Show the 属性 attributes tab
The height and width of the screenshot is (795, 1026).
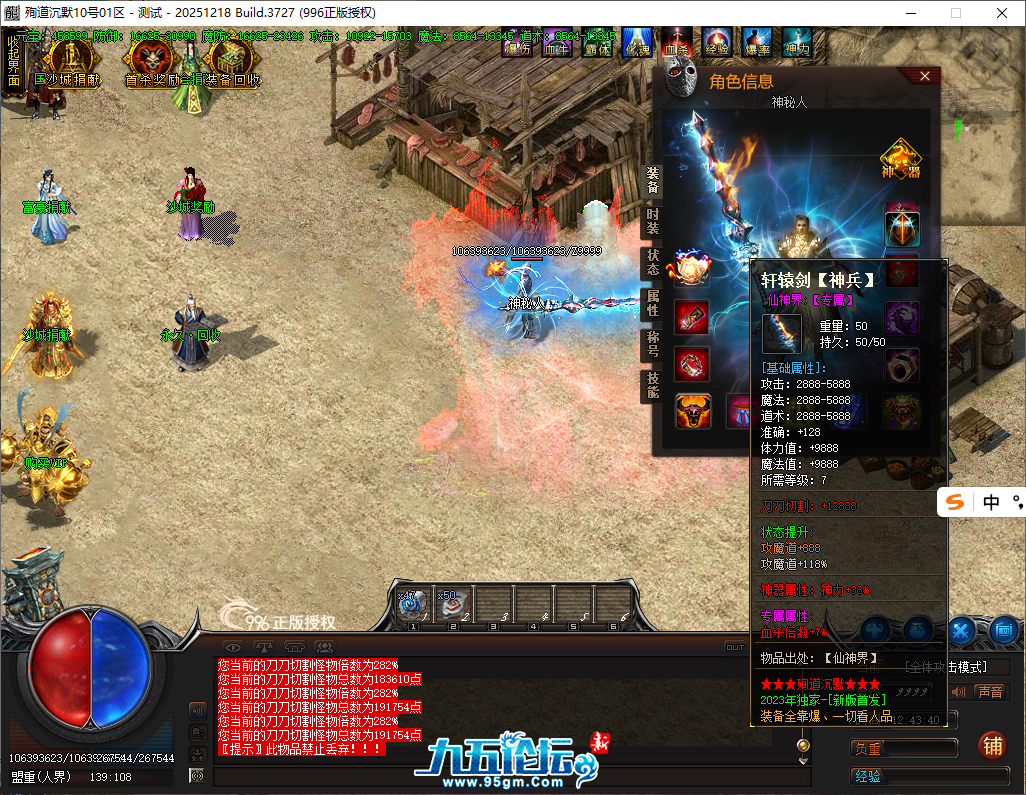pos(652,303)
